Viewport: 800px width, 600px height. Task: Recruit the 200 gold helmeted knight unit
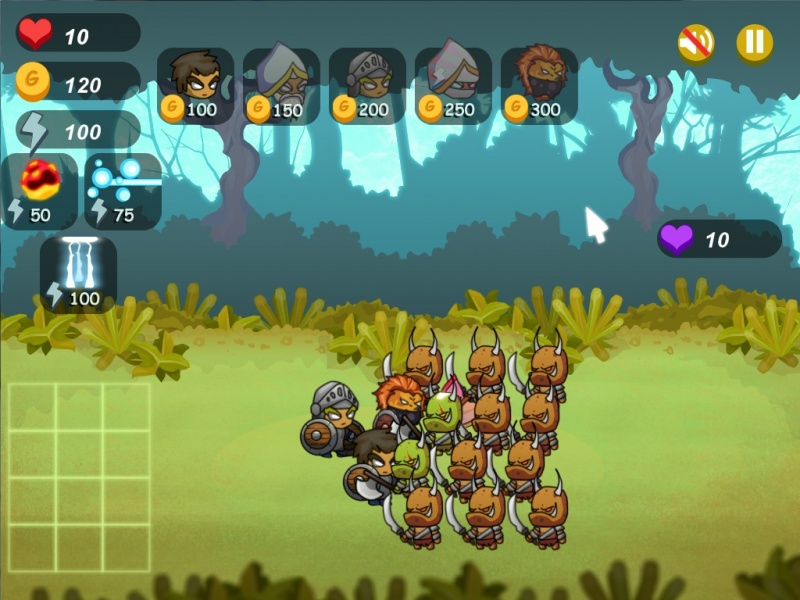pos(367,86)
